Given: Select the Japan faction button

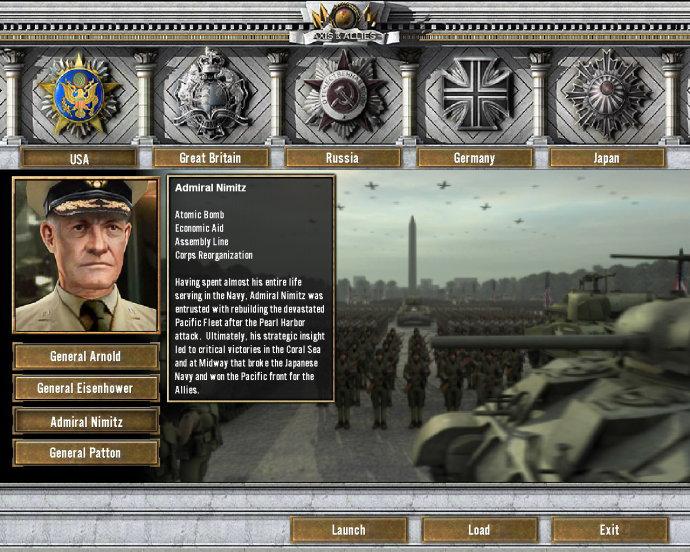Looking at the screenshot, I should tap(606, 158).
